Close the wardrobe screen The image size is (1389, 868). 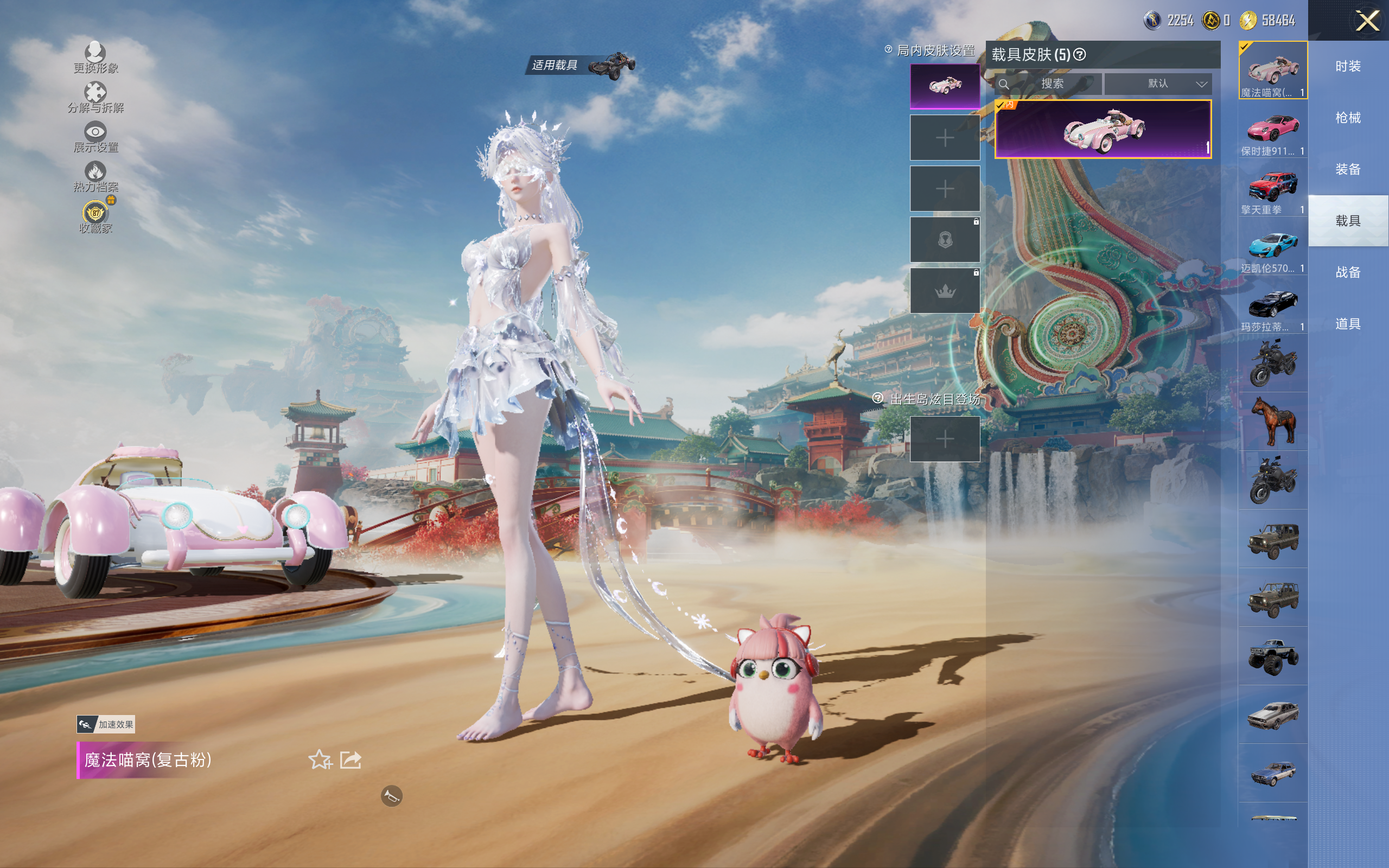tap(1367, 21)
